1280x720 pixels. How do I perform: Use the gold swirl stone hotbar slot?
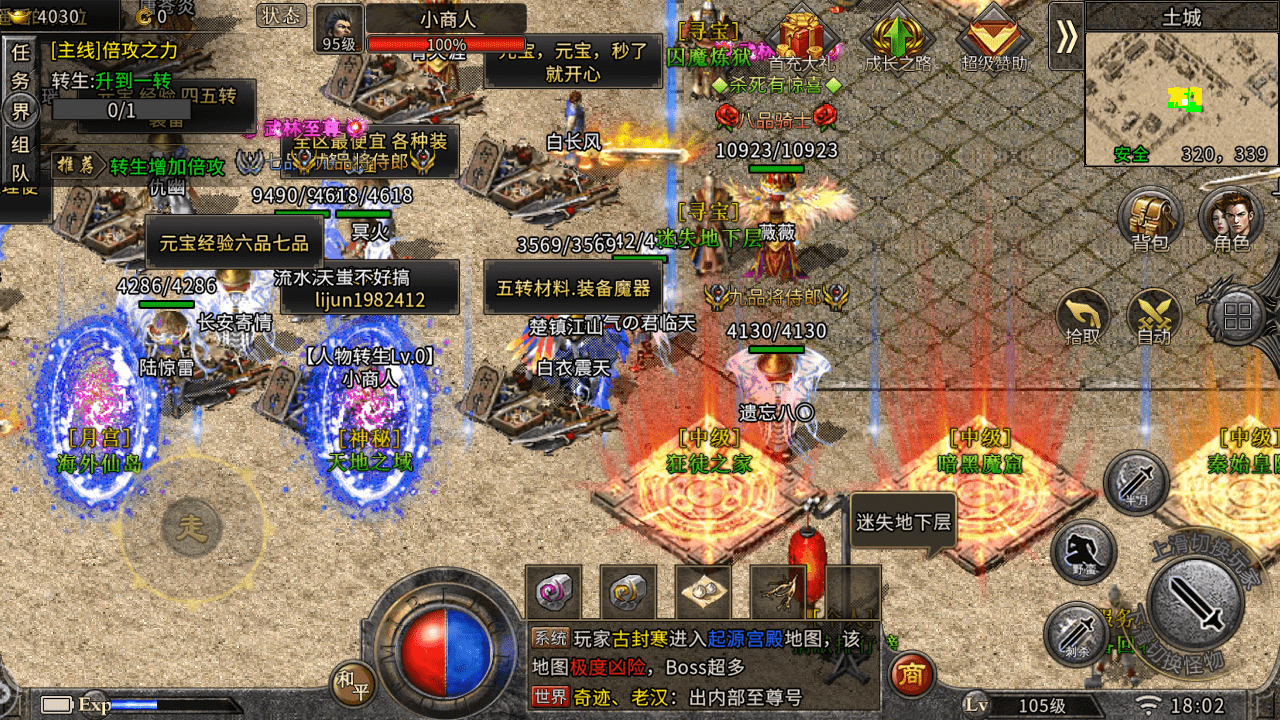628,593
